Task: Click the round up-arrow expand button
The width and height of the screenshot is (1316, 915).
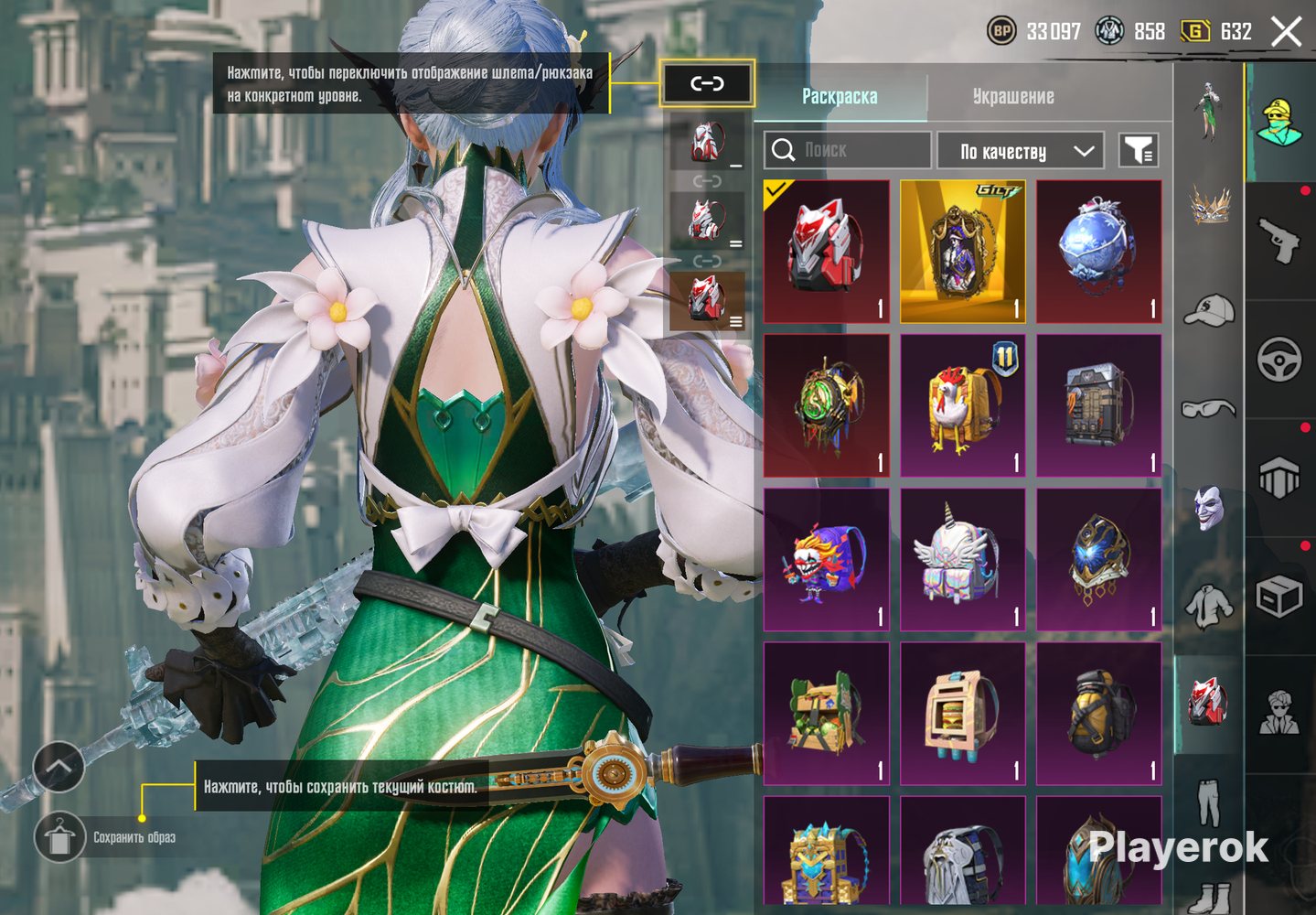Action: click(59, 767)
